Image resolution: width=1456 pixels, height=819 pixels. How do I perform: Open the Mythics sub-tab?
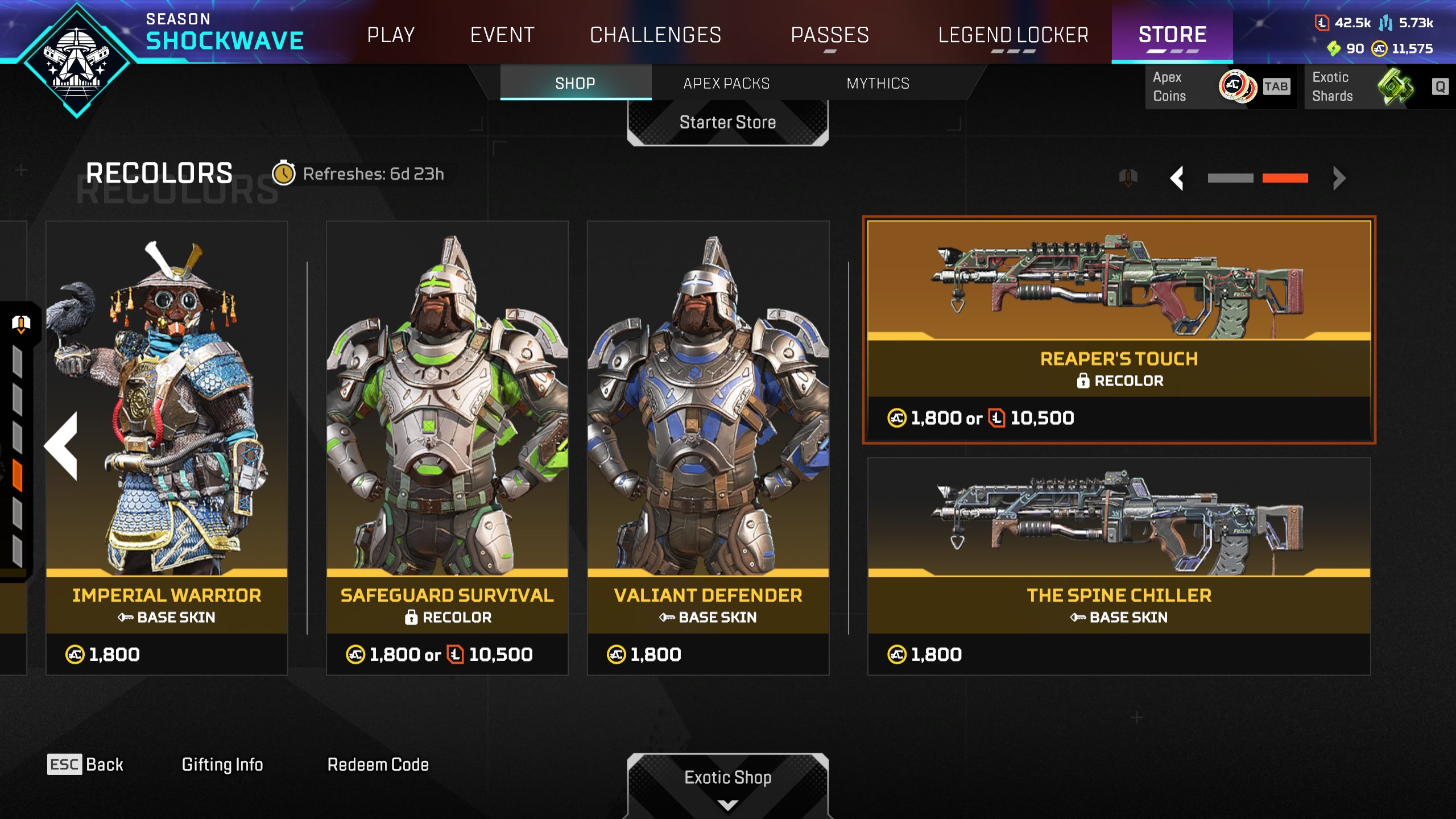(878, 84)
